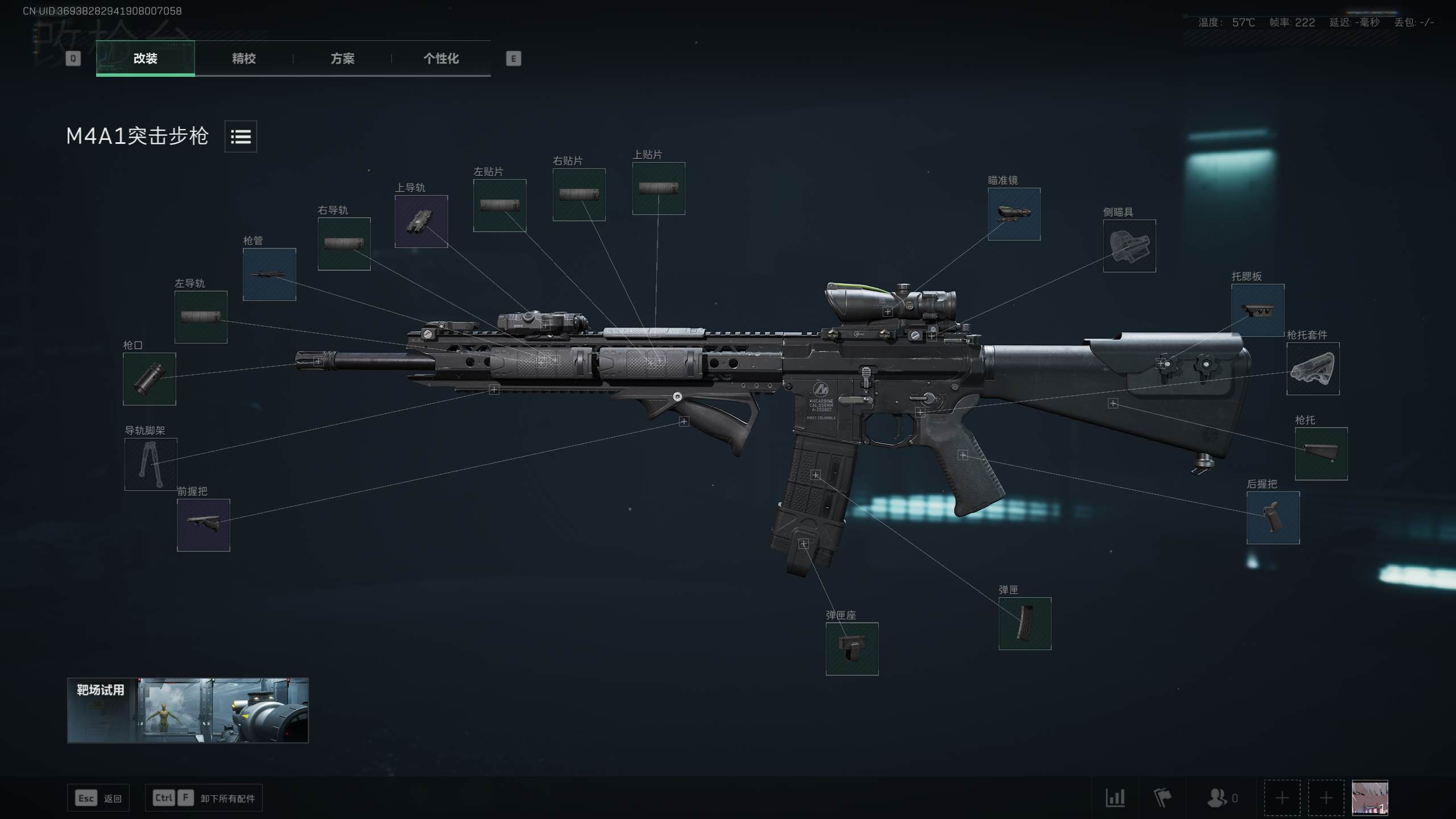The image size is (1456, 819).
Task: Select the 枪口 muzzle attachment slot
Action: (150, 379)
